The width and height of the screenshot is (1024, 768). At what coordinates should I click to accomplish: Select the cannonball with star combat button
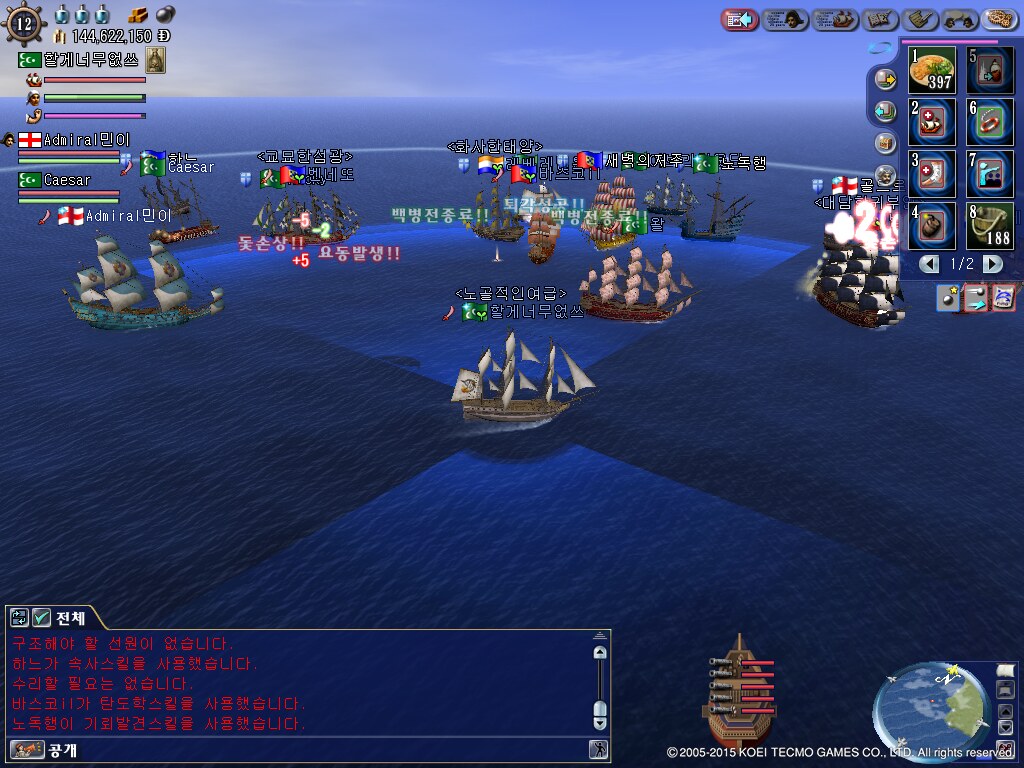[x=947, y=297]
